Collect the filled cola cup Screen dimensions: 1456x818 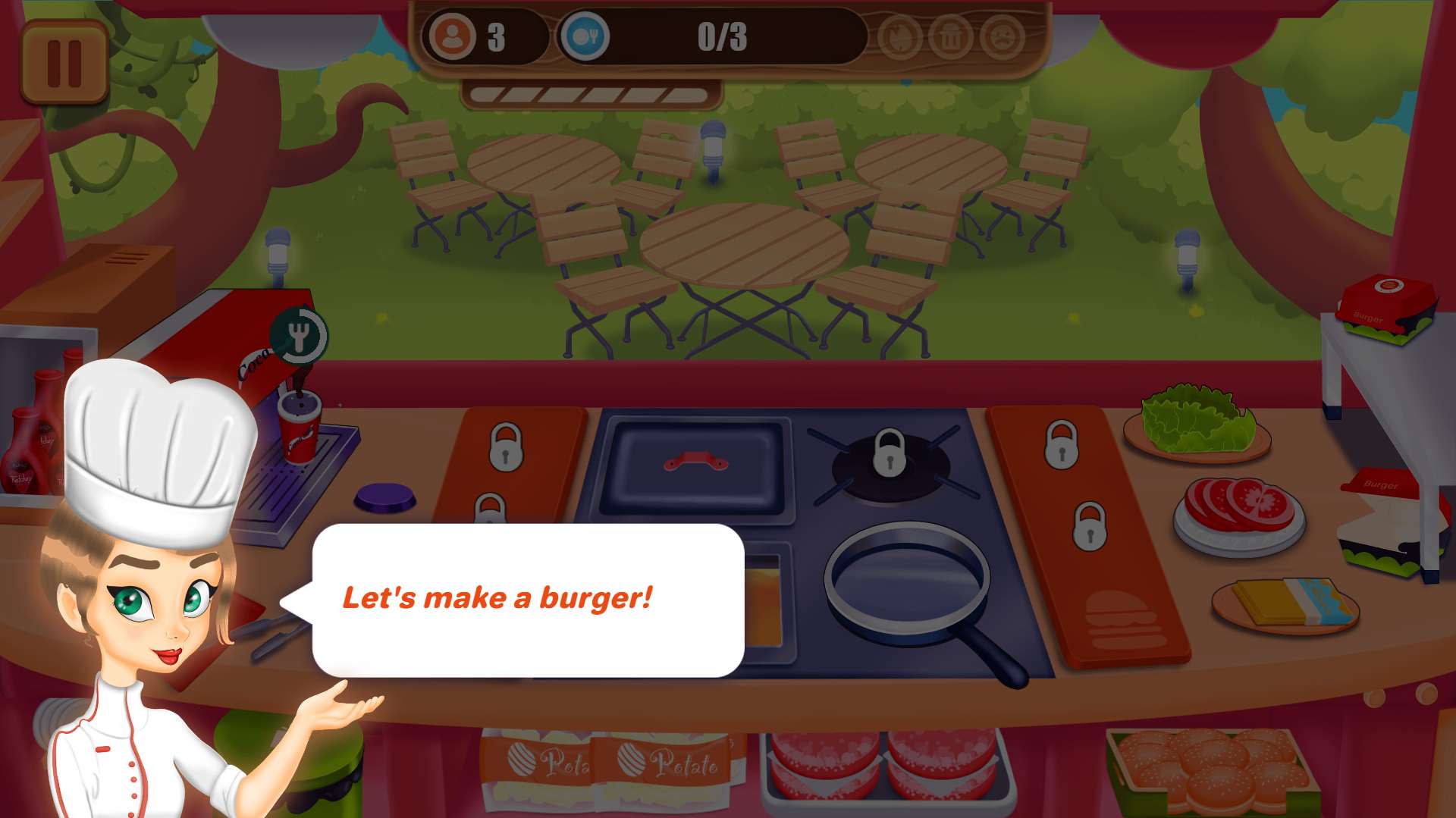pyautogui.click(x=300, y=426)
